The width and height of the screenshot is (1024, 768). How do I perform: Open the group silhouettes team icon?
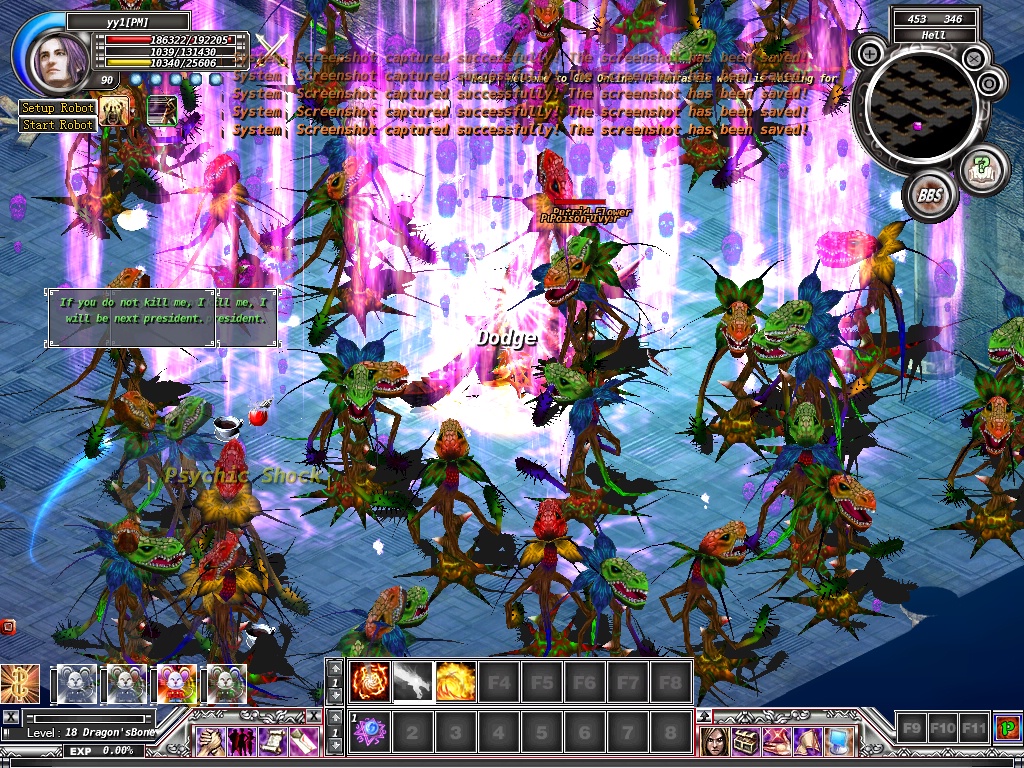tap(242, 741)
